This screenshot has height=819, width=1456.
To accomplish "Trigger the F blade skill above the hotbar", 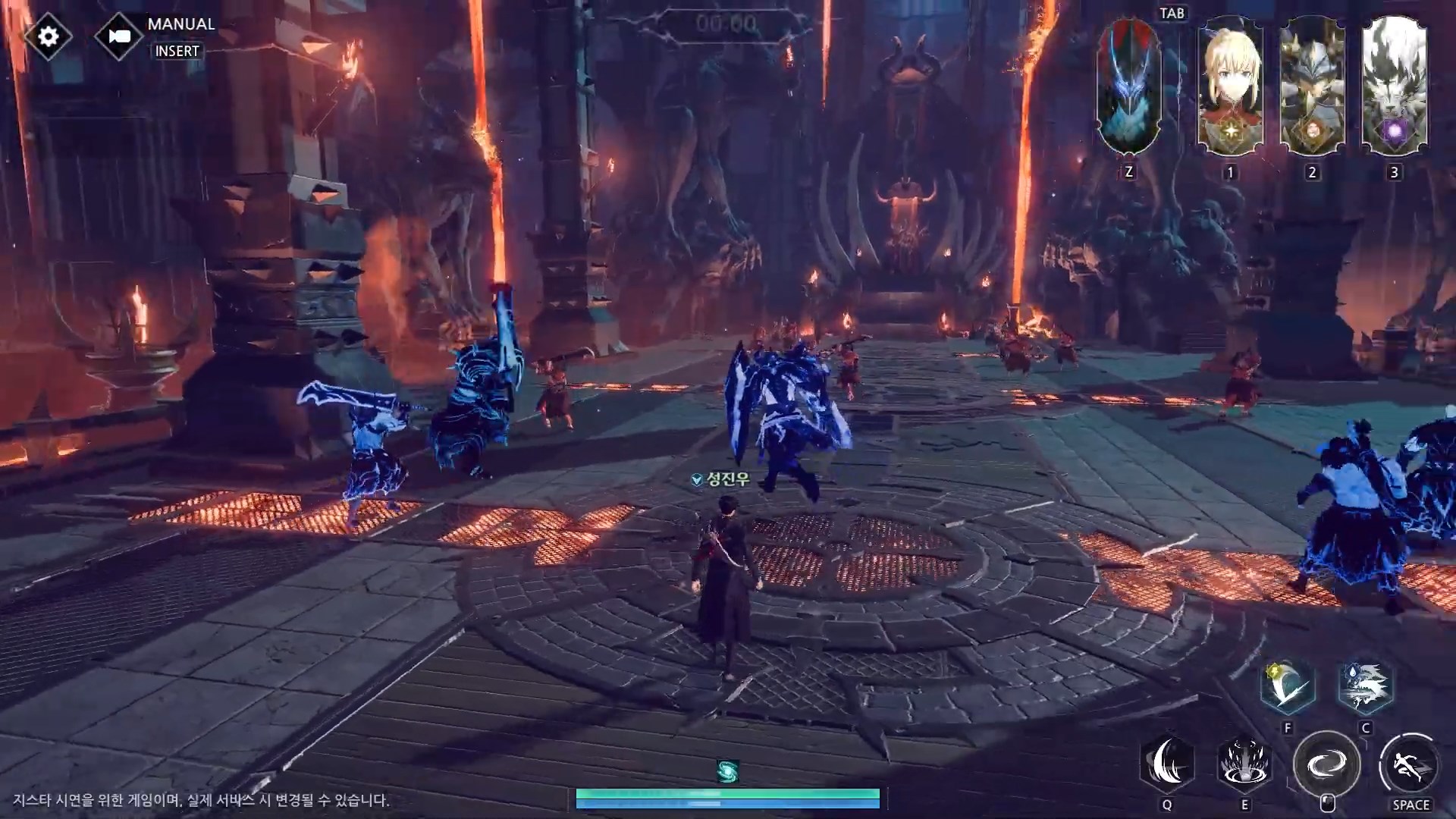I will (1287, 685).
